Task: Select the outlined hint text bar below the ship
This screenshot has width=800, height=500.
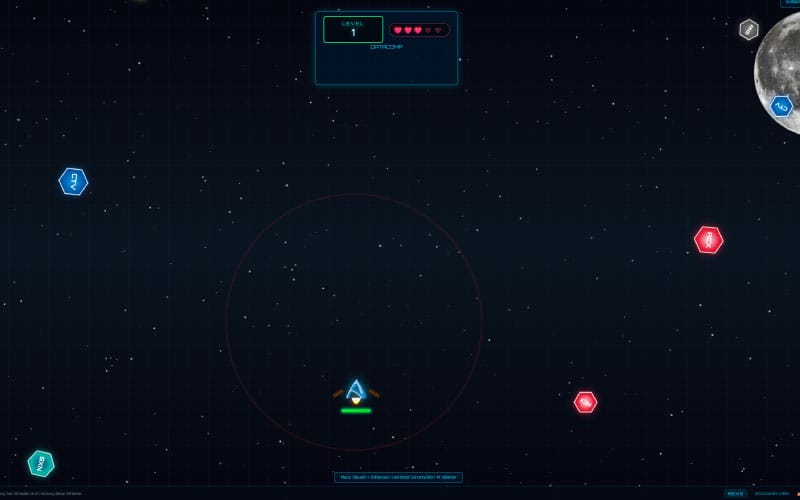Action: pos(398,478)
